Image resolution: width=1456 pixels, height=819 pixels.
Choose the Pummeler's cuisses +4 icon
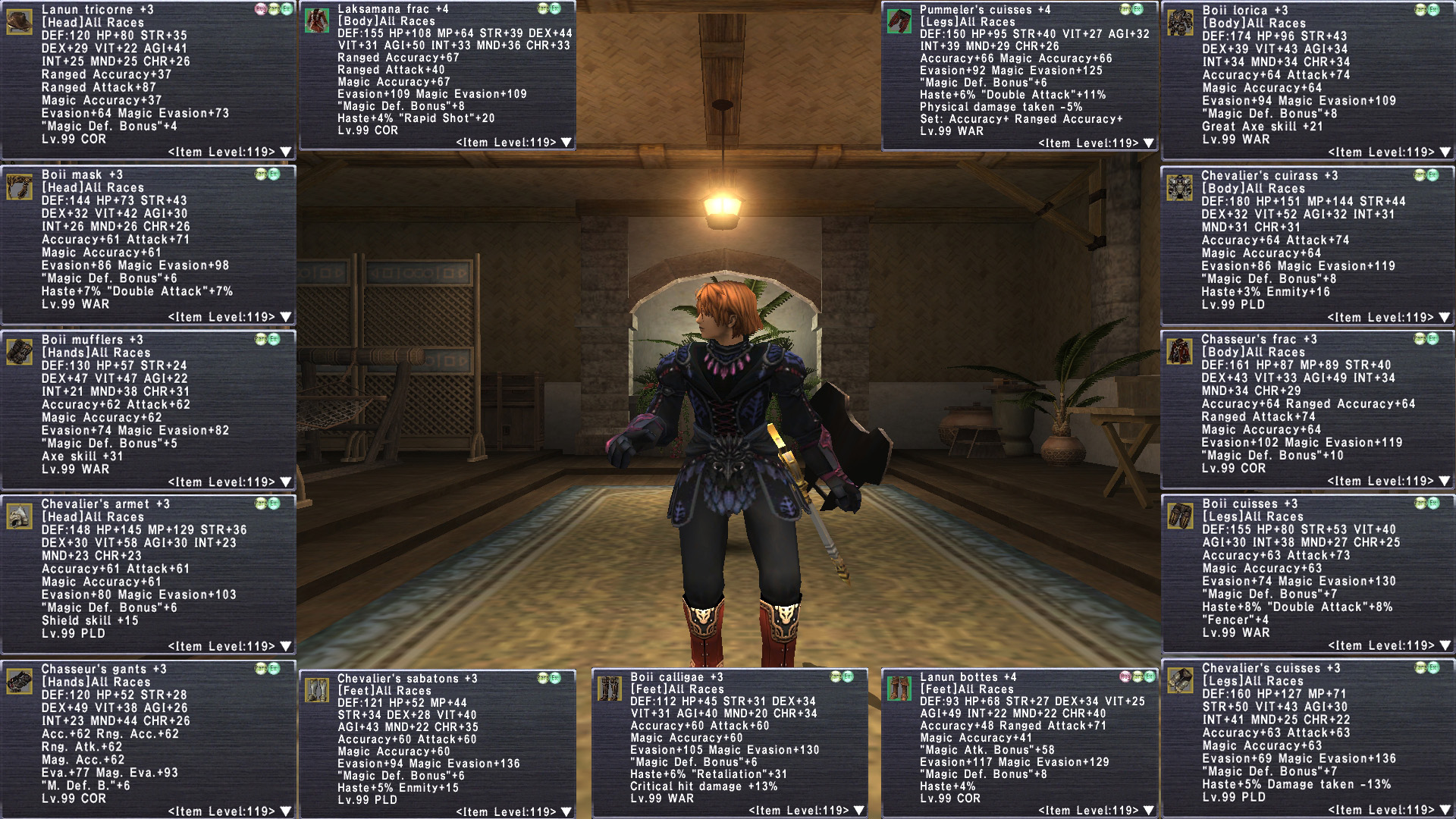899,21
